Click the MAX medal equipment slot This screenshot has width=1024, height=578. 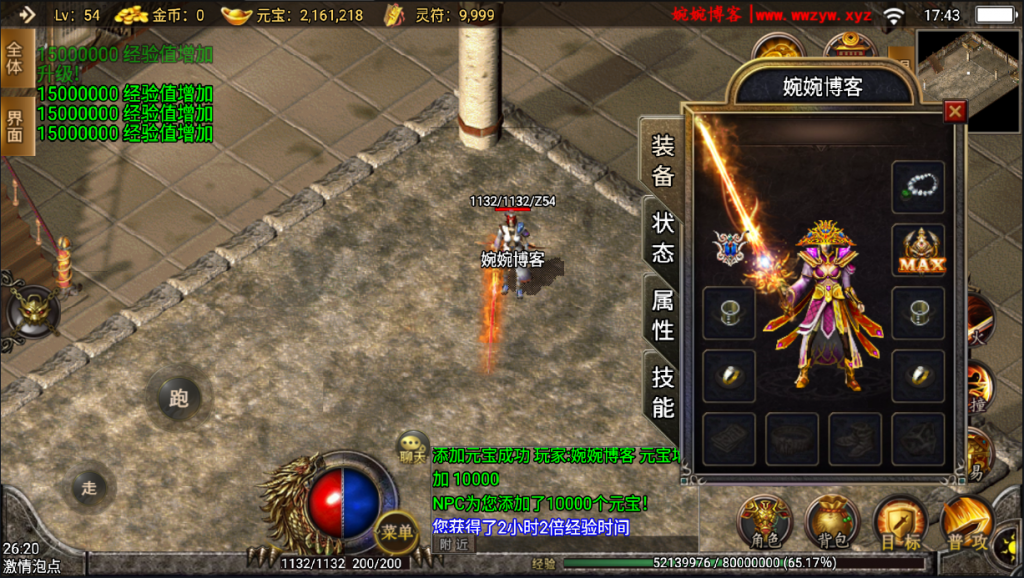918,250
